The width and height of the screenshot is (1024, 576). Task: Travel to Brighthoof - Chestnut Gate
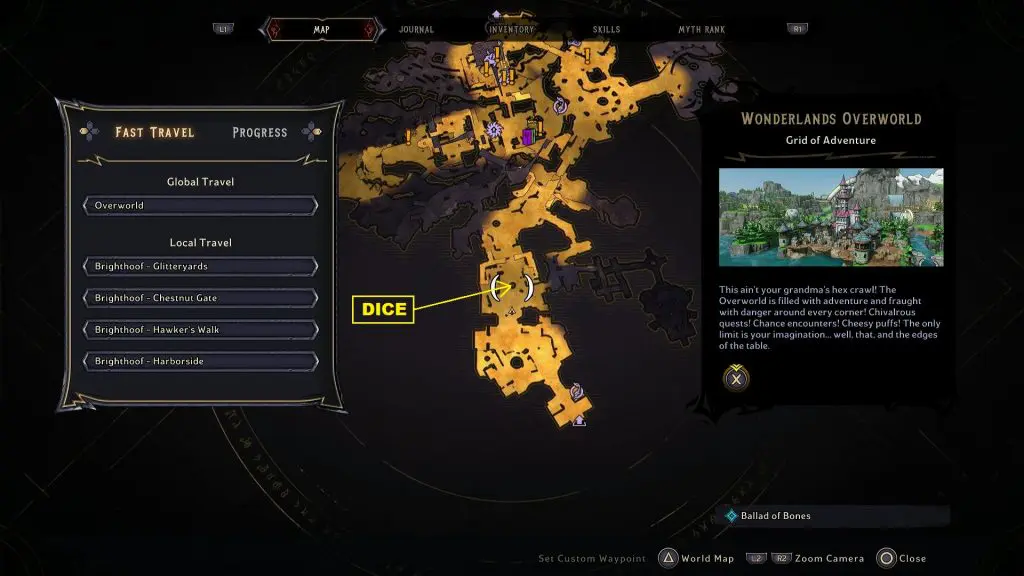[x=201, y=298]
